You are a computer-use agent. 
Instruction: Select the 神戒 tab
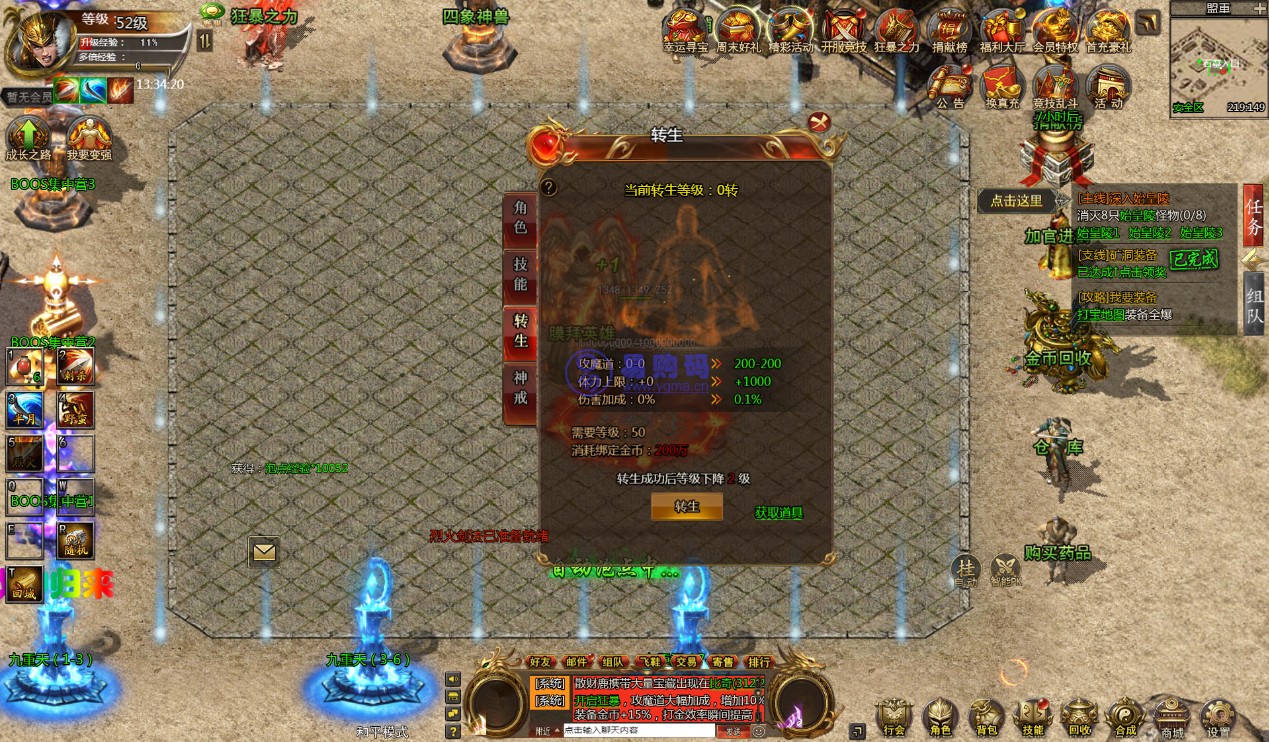click(x=520, y=388)
